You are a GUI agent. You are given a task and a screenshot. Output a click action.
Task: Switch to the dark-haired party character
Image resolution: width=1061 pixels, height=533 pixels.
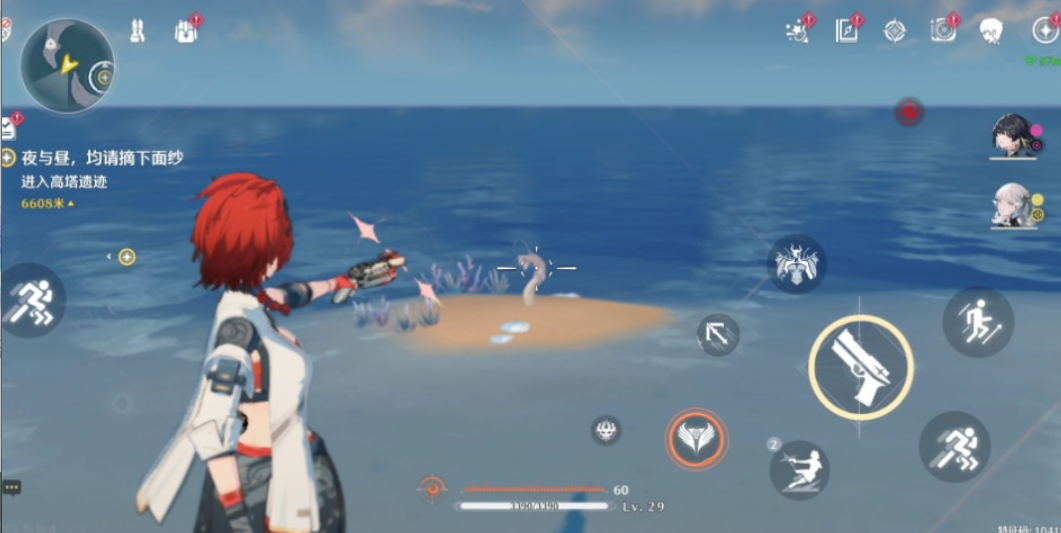[1012, 136]
